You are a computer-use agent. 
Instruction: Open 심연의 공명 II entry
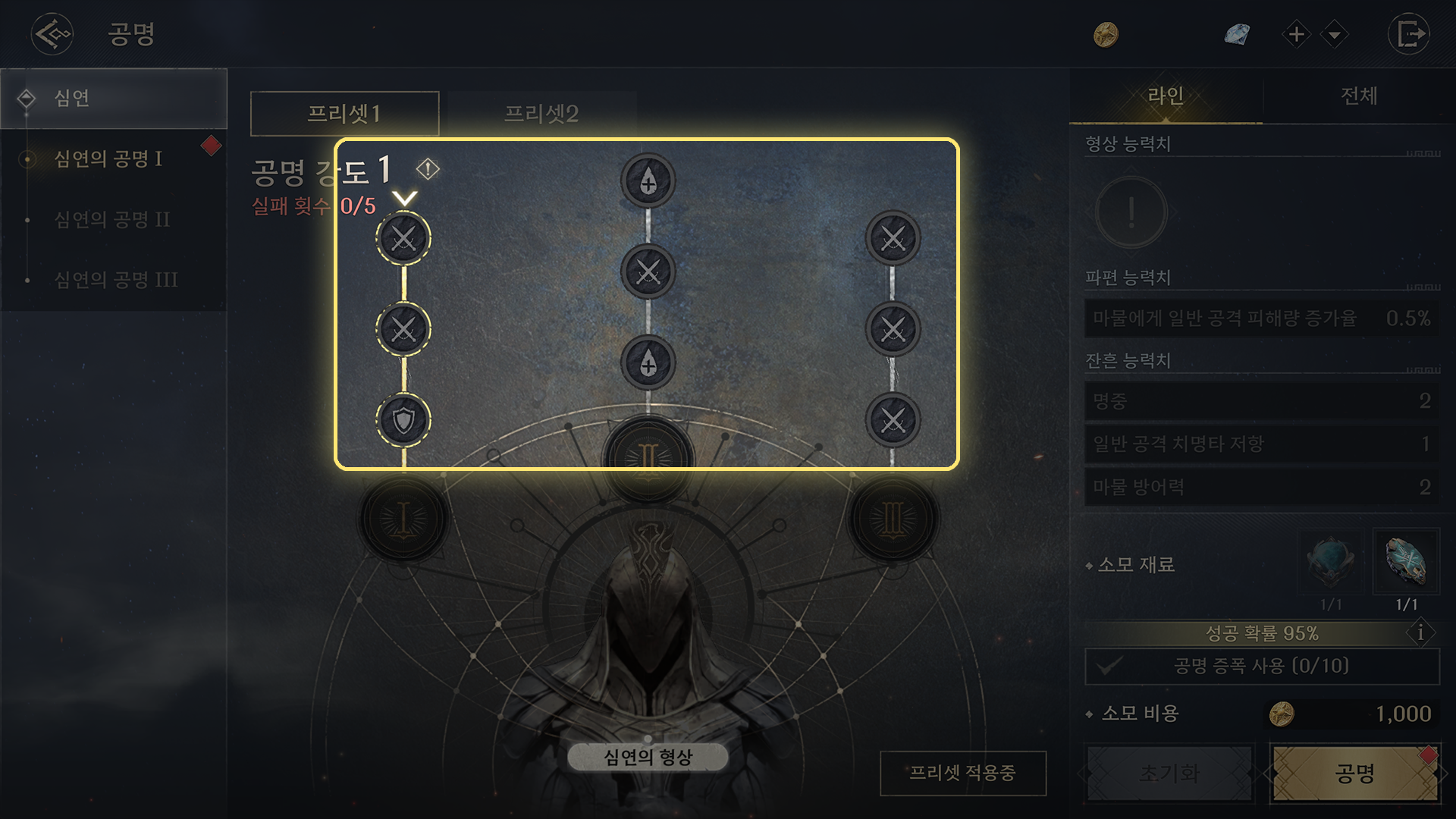pos(112,219)
